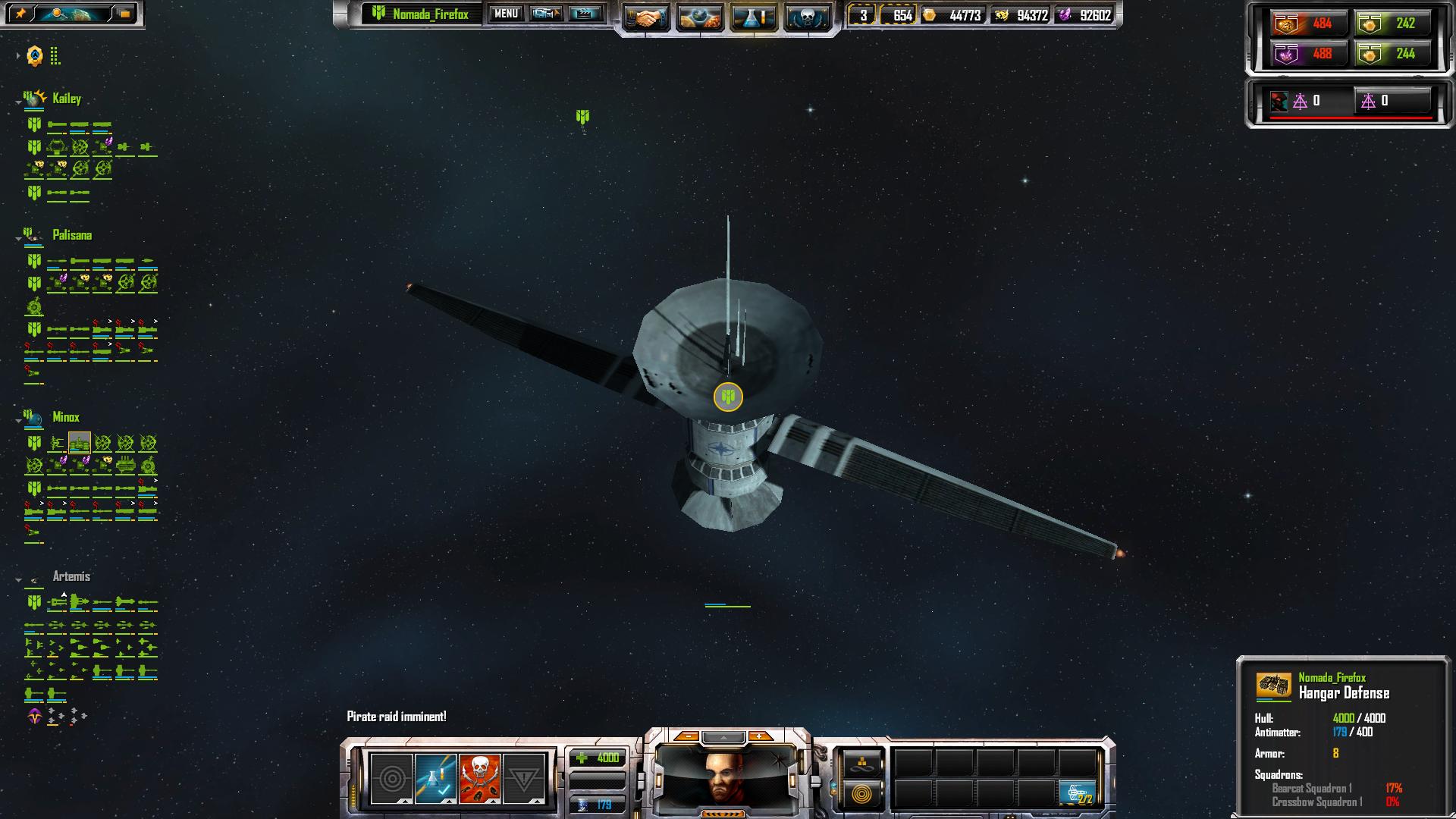Click the grey bullseye ability slot
The image size is (1456, 819).
click(x=391, y=778)
